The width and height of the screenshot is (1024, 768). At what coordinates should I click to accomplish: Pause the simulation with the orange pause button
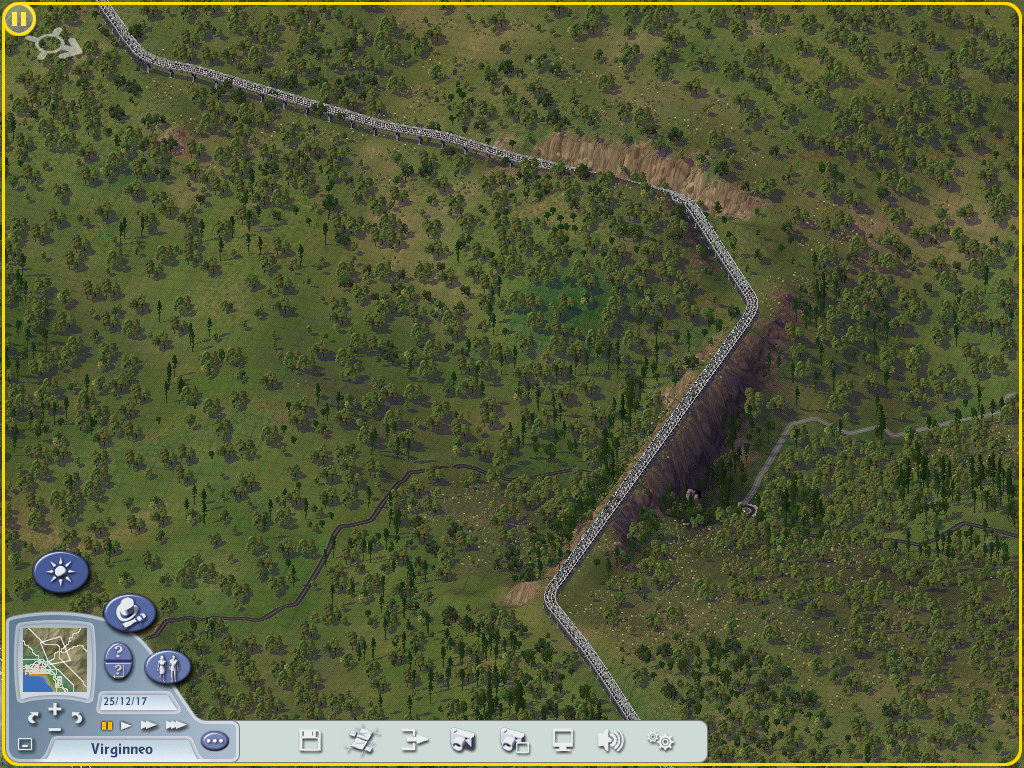coord(106,725)
